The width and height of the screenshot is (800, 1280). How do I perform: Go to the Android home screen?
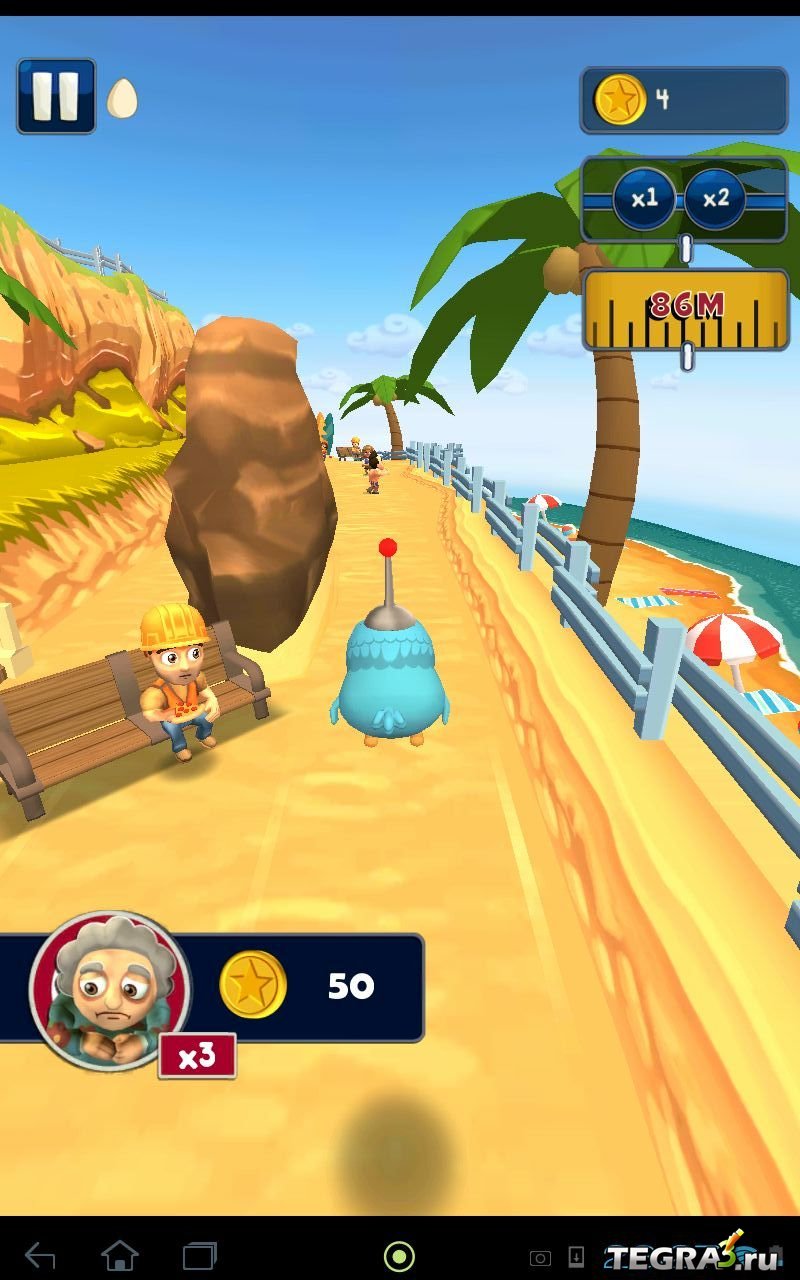[x=120, y=1255]
